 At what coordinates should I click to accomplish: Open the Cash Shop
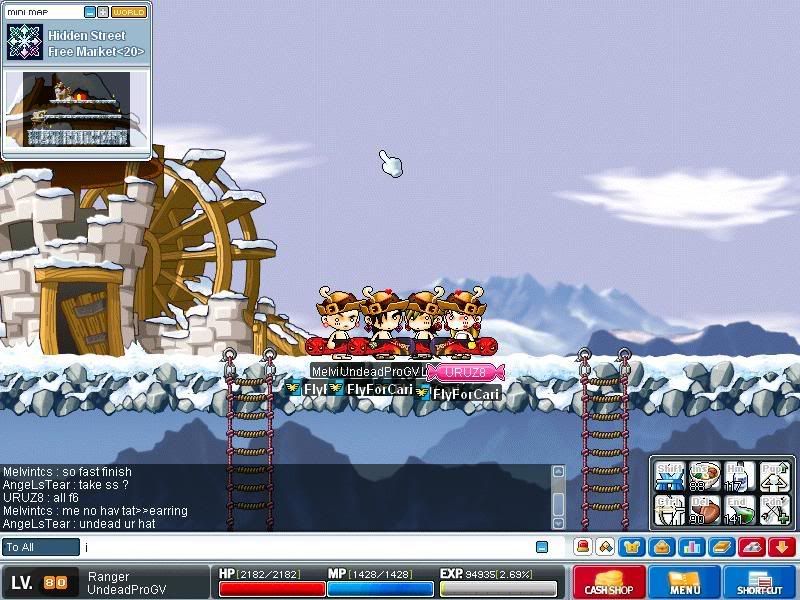tap(609, 582)
